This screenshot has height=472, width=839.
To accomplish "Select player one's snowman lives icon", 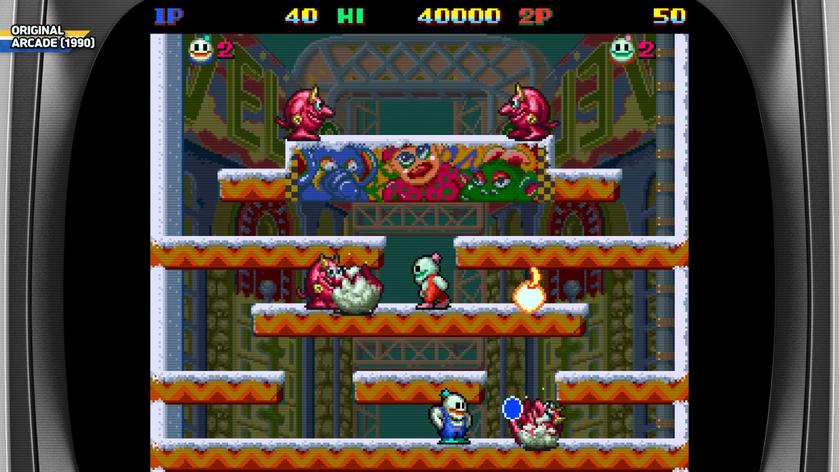I will pyautogui.click(x=201, y=49).
